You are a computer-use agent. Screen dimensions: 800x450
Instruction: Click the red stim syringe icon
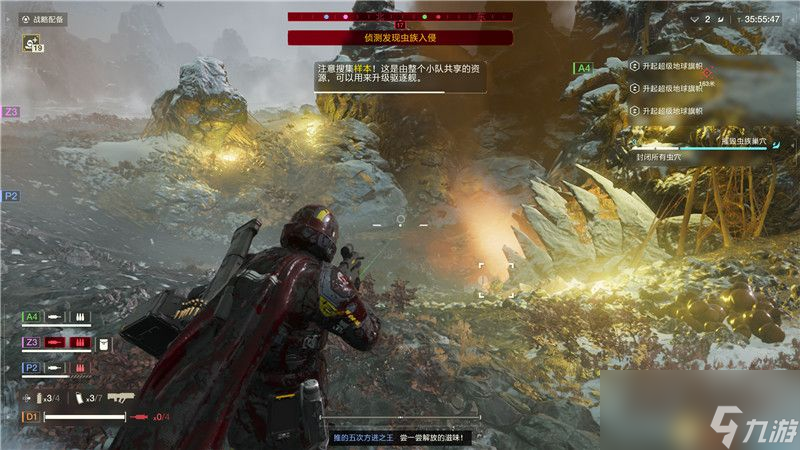point(139,416)
